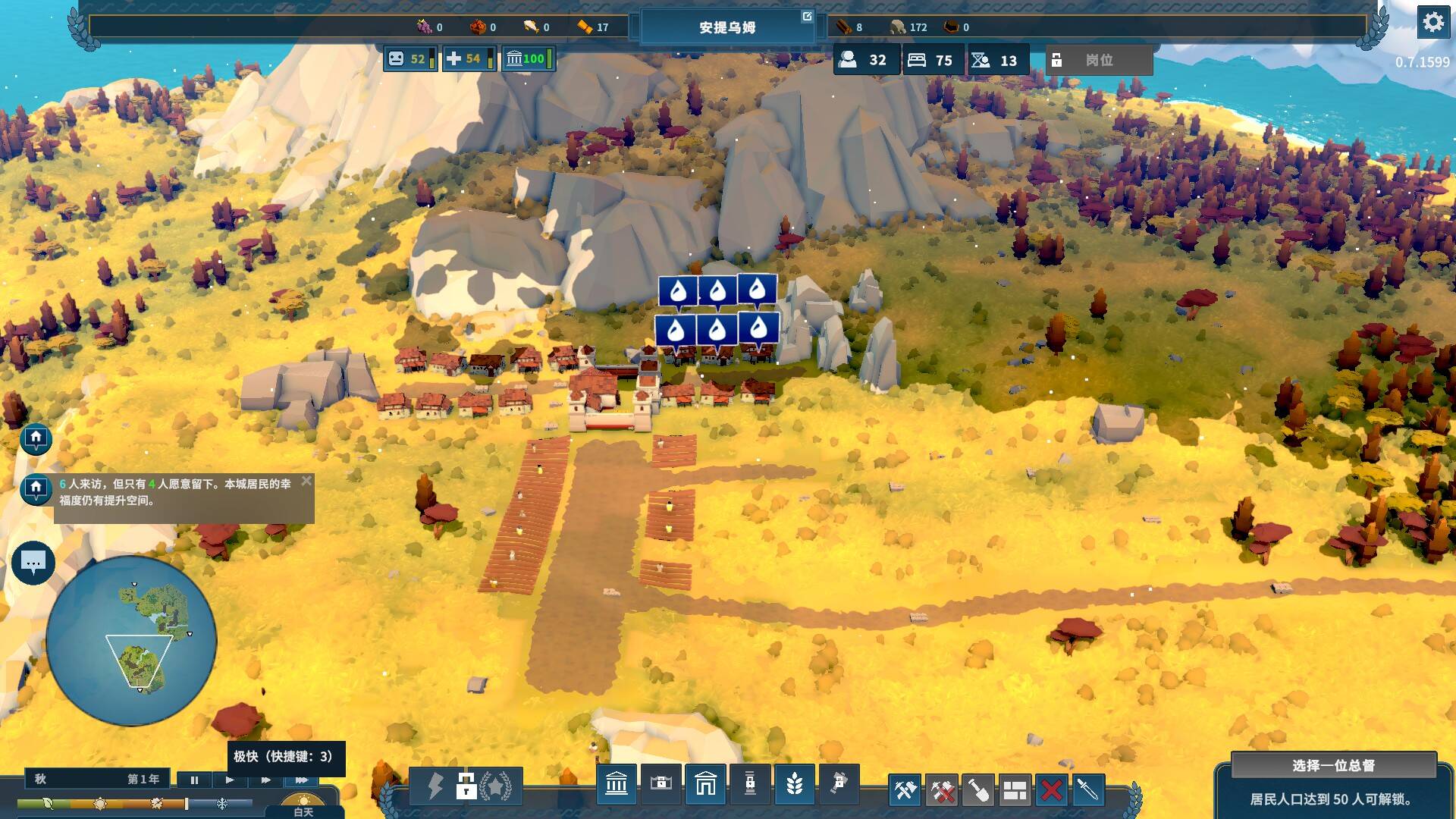
Task: Open the chat bubble message log
Action: (33, 563)
